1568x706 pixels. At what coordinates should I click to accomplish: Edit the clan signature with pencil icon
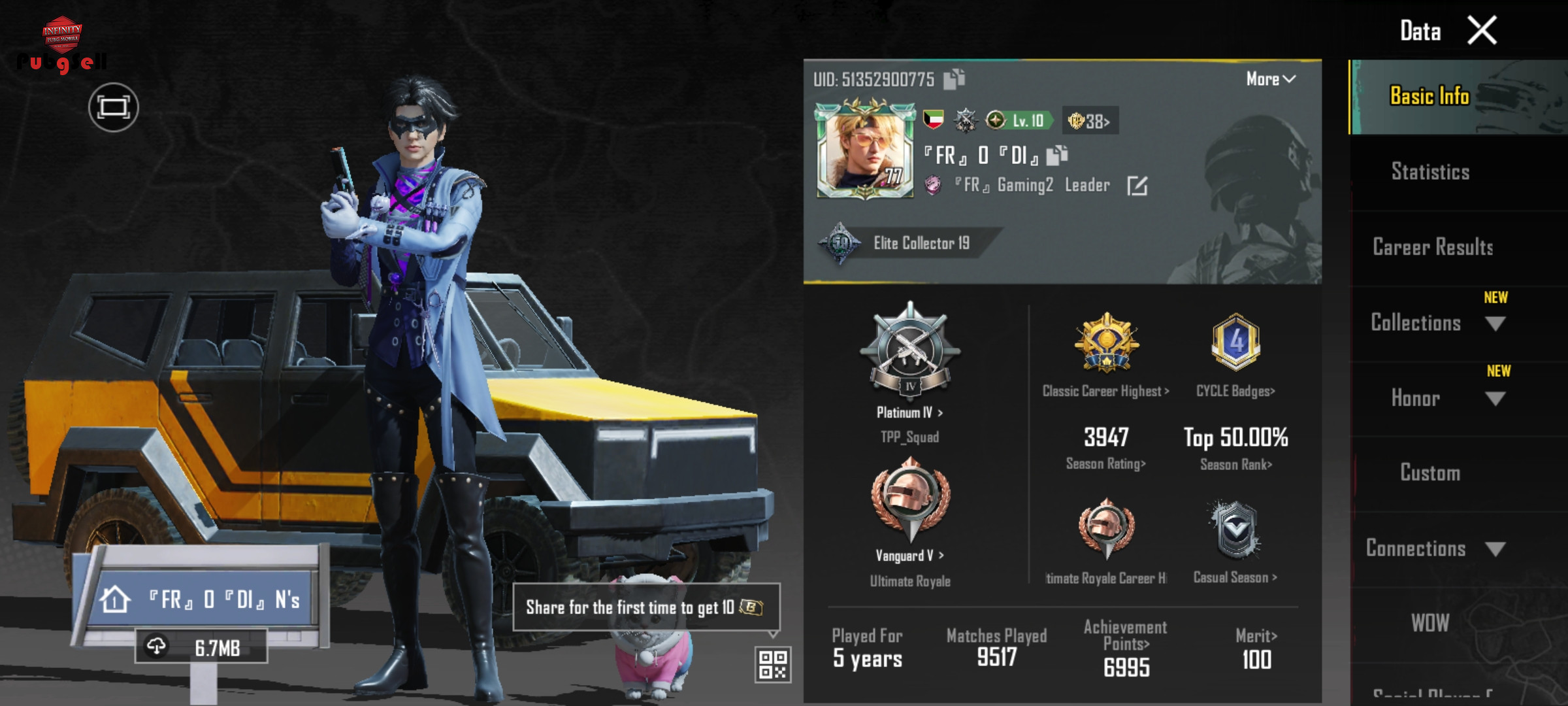click(x=1137, y=186)
